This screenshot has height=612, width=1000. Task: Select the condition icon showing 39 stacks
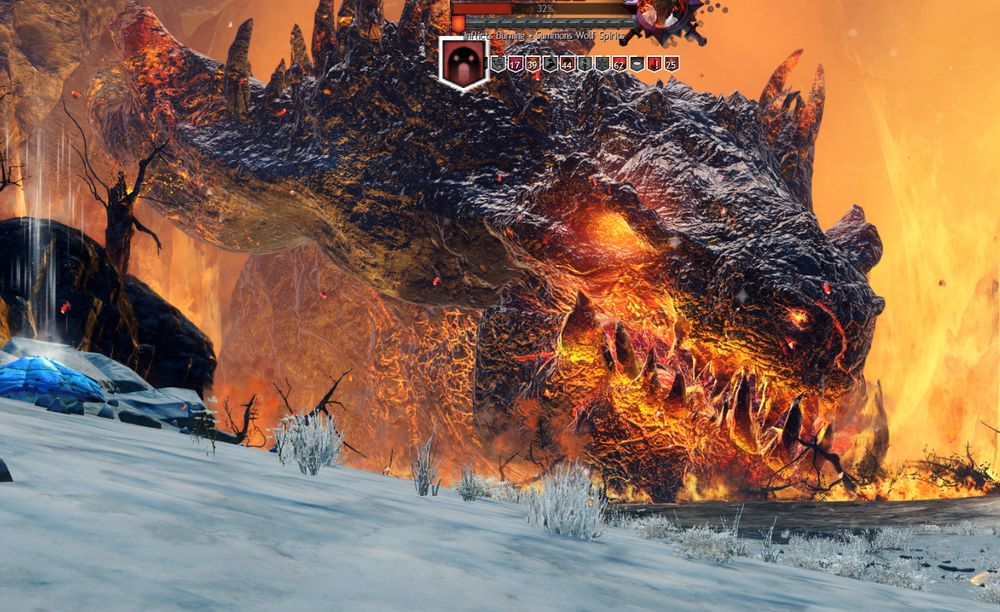[x=532, y=64]
